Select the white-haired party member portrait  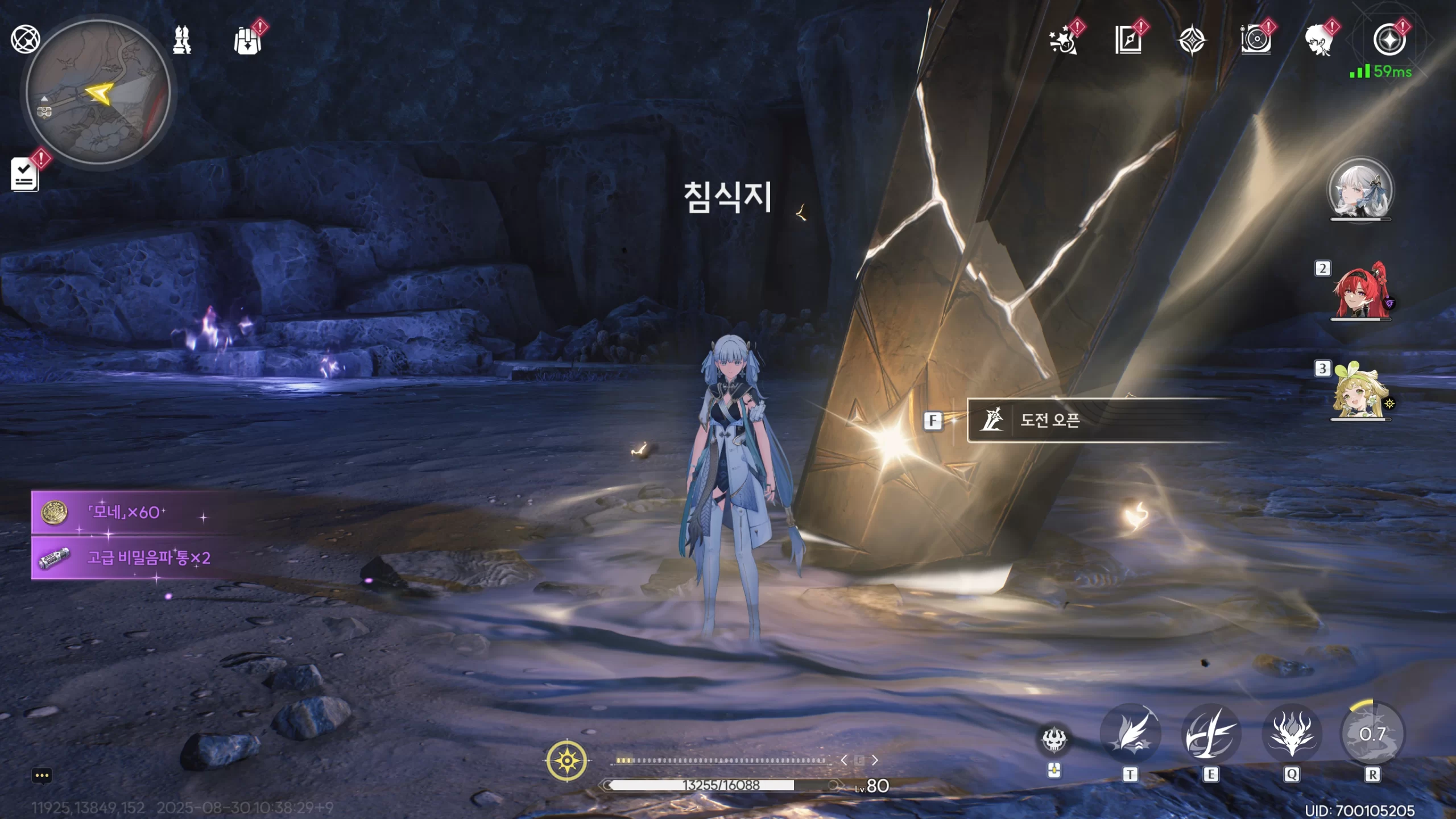click(1360, 189)
